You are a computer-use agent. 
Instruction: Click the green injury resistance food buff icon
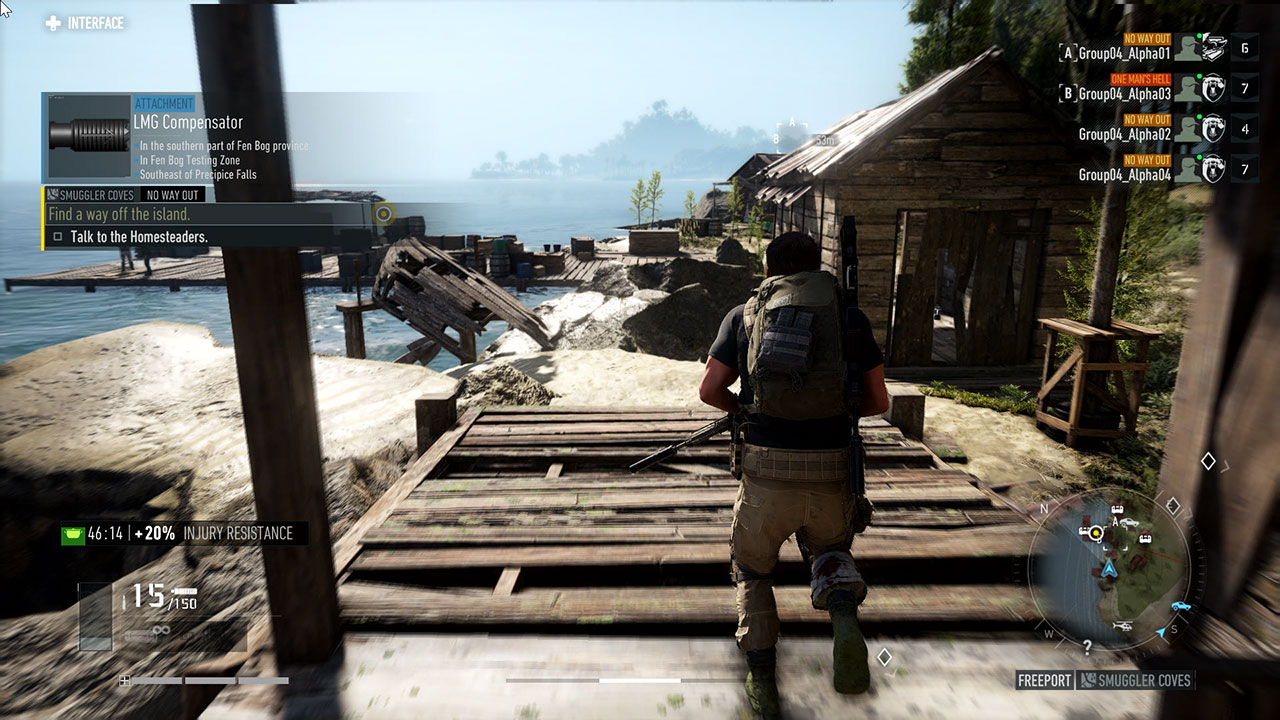[x=73, y=534]
